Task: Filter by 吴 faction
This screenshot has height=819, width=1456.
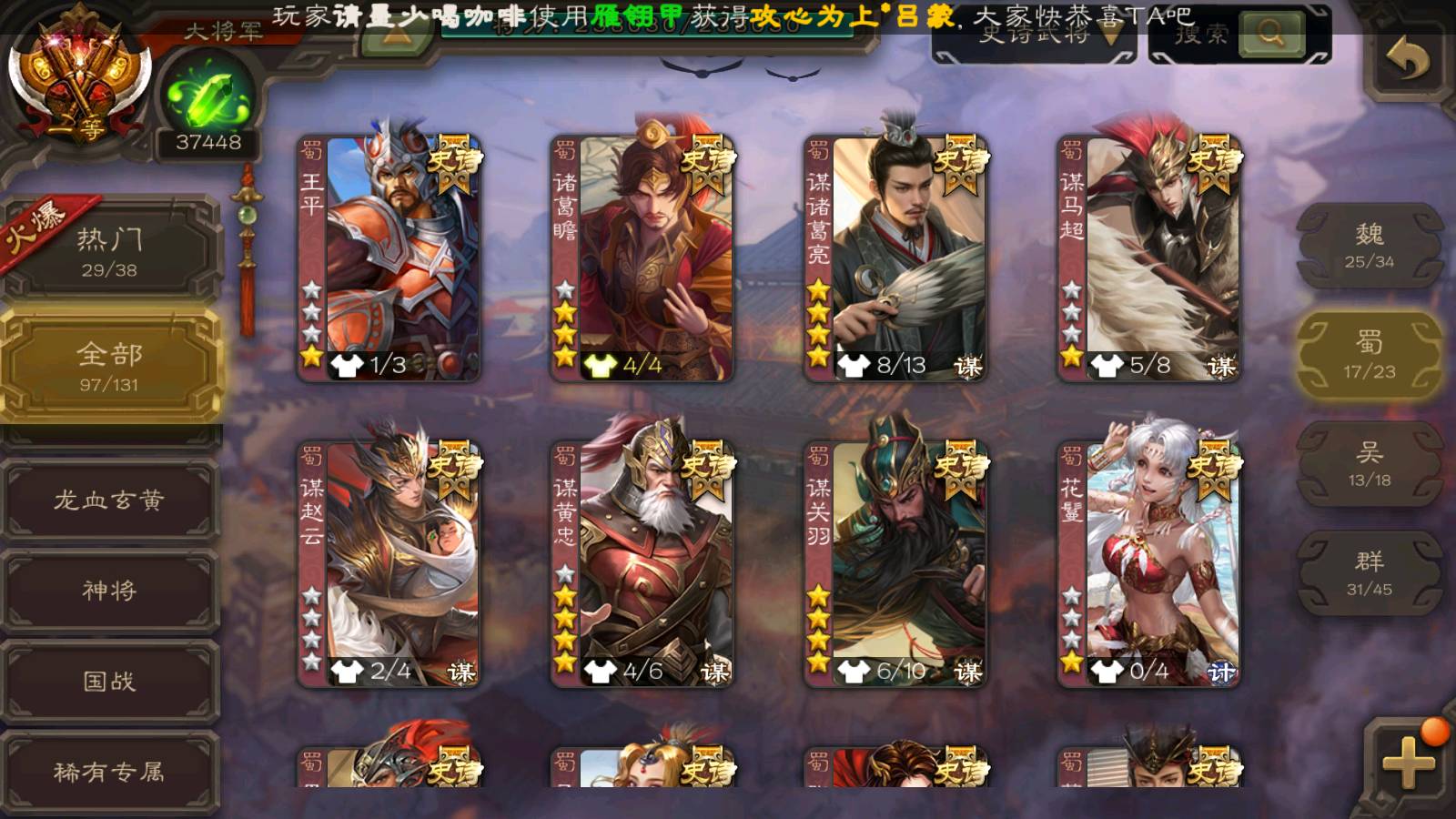Action: 1369,464
